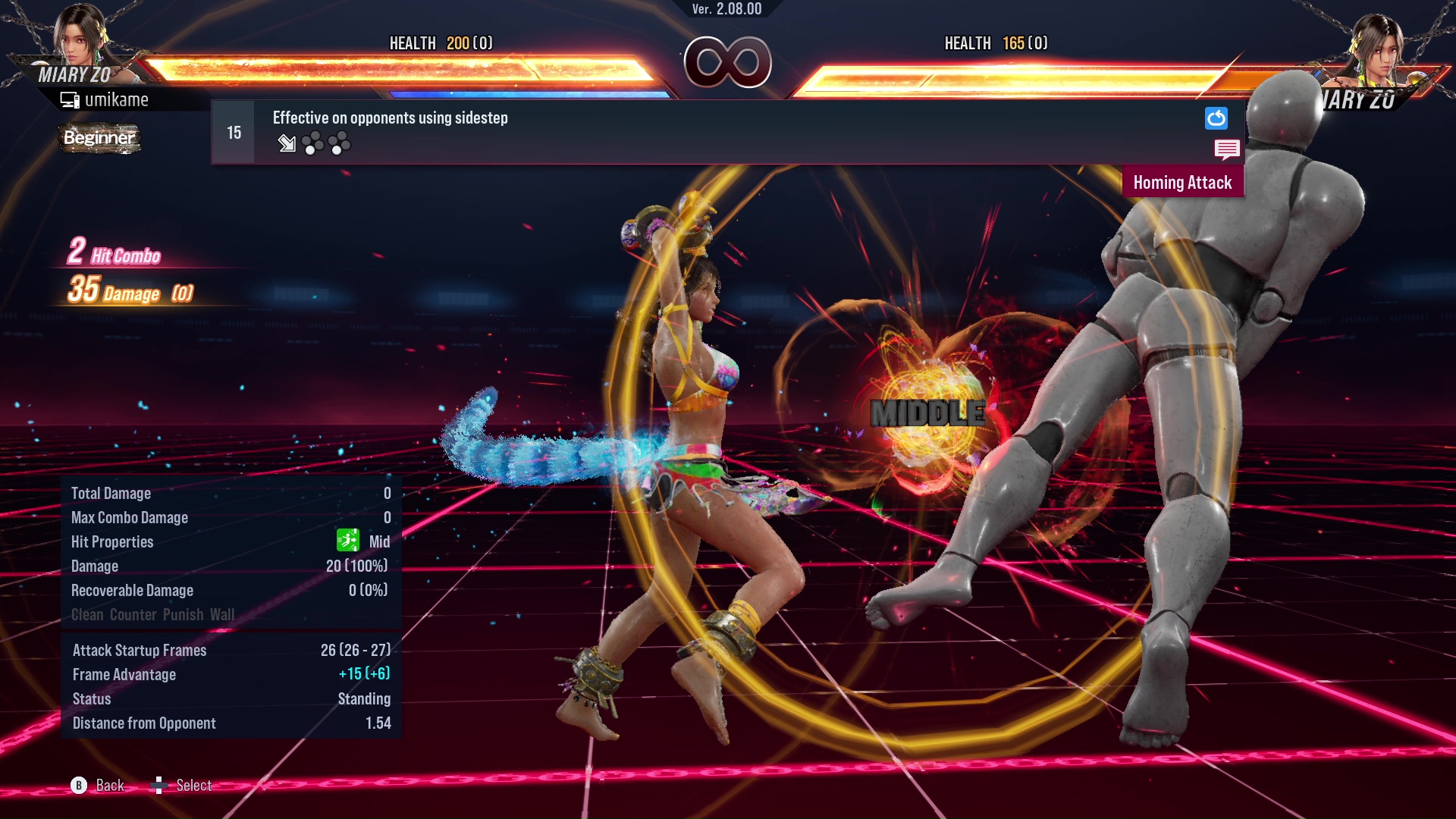Click the first button-cluster input notation icon
This screenshot has width=1456, height=819.
(313, 144)
